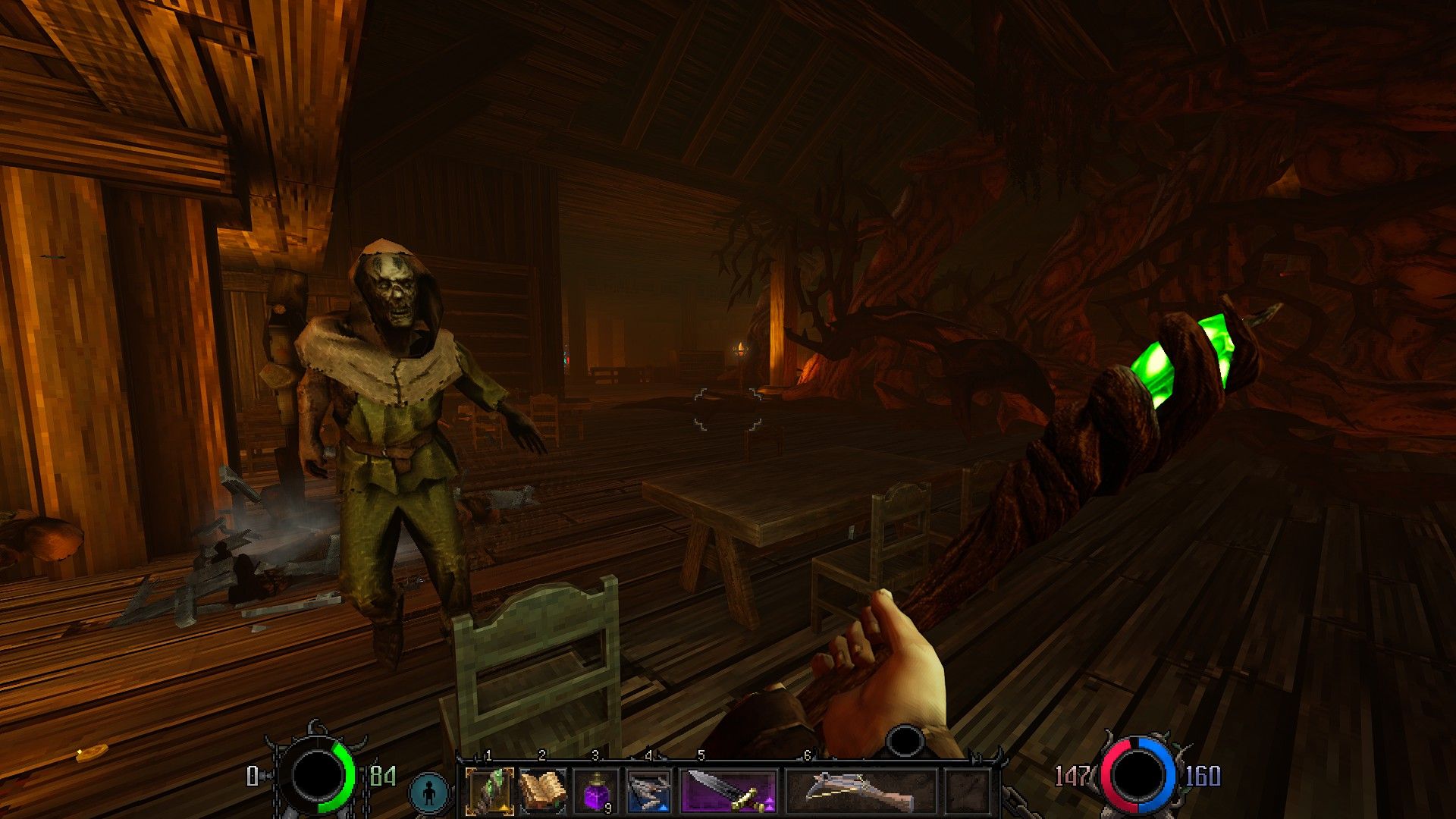
Task: Click the round character silhouette icon
Action: click(x=430, y=793)
